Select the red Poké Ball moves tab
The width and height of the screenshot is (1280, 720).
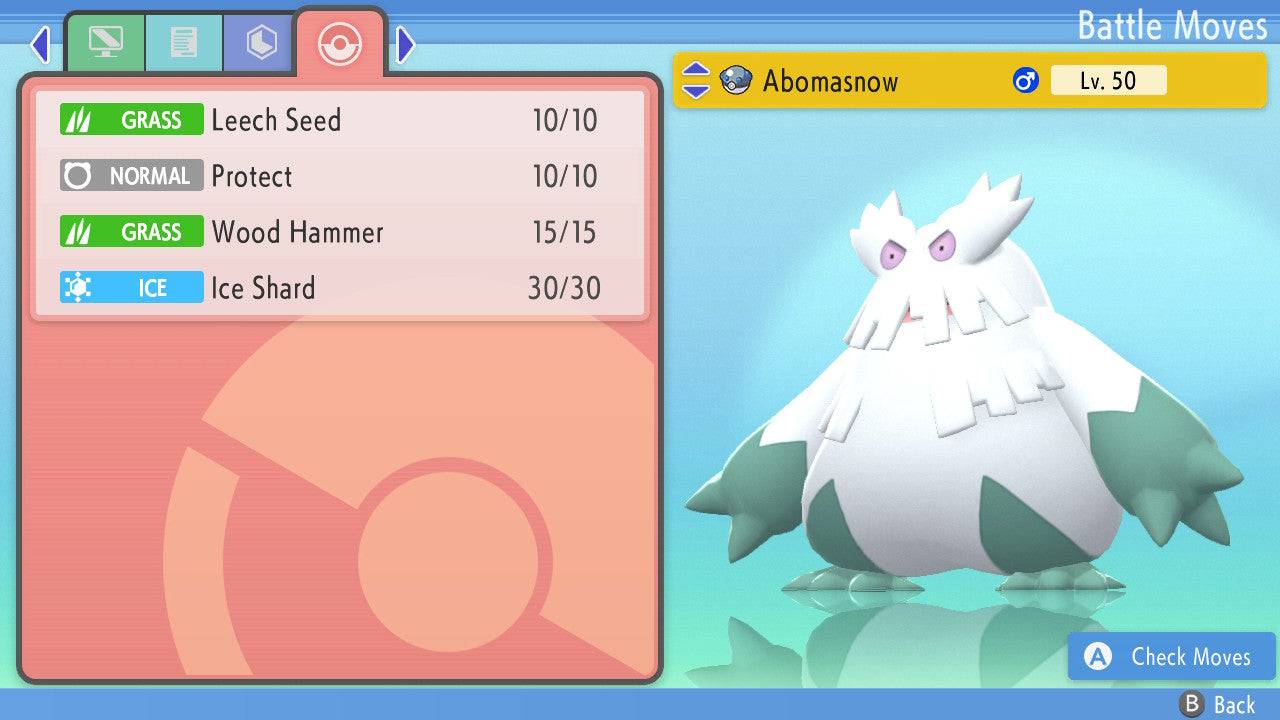click(x=339, y=44)
